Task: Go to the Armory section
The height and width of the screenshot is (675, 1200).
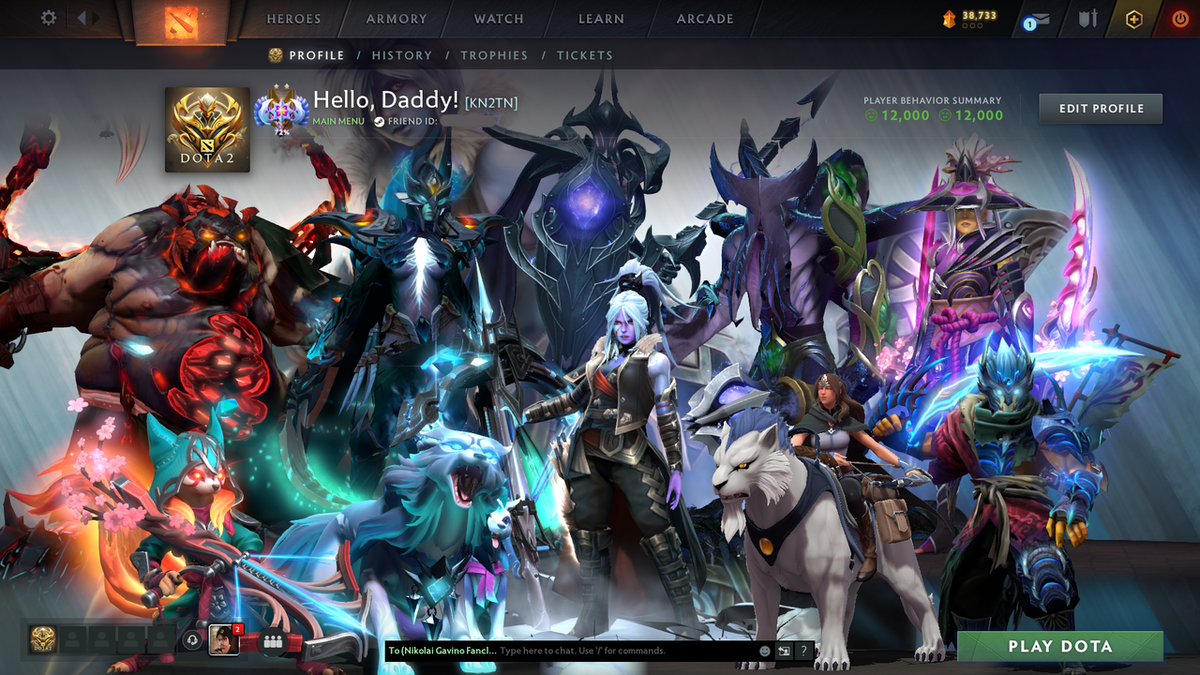Action: pyautogui.click(x=395, y=19)
